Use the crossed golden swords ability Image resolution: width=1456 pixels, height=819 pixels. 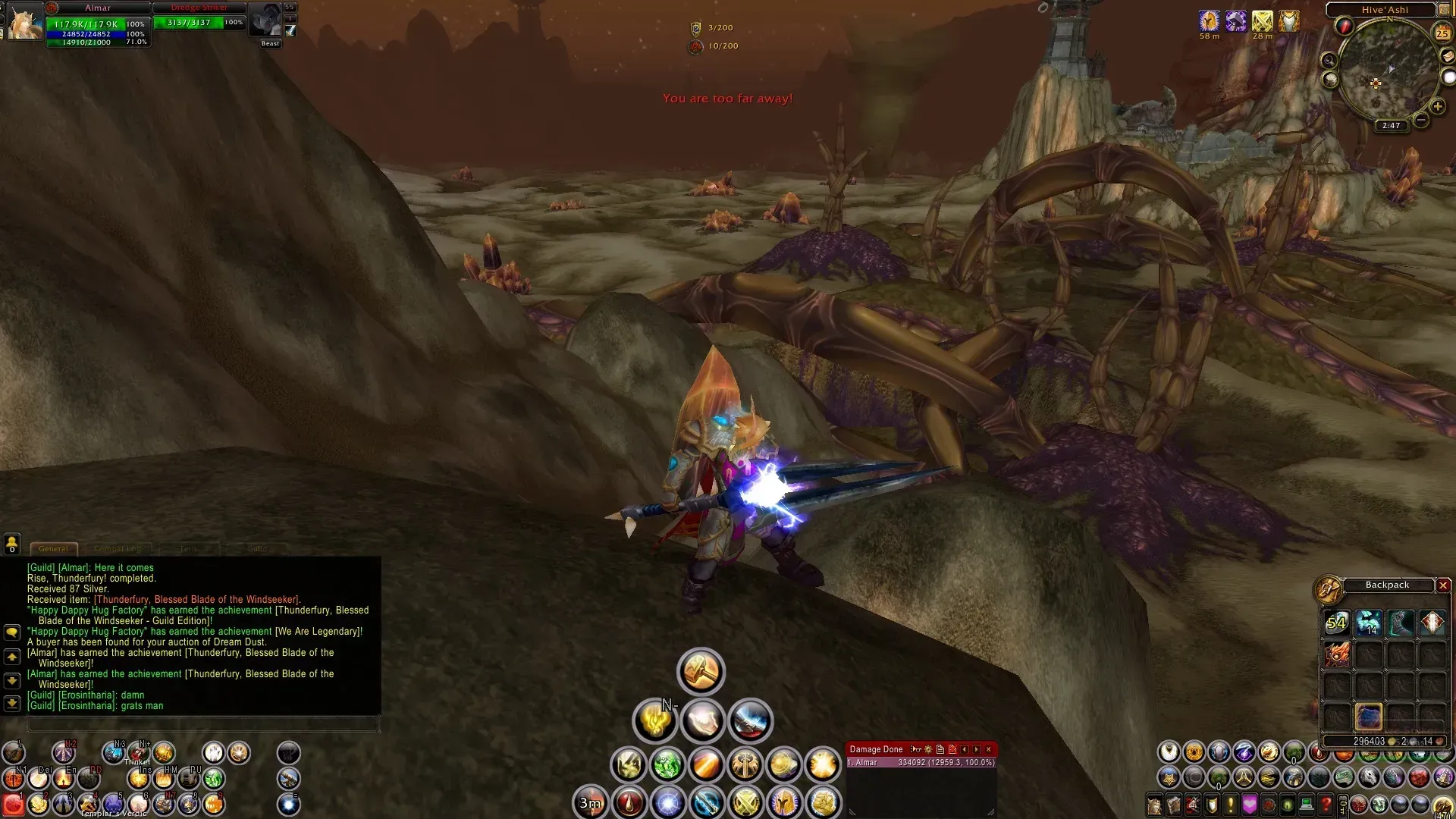746,802
